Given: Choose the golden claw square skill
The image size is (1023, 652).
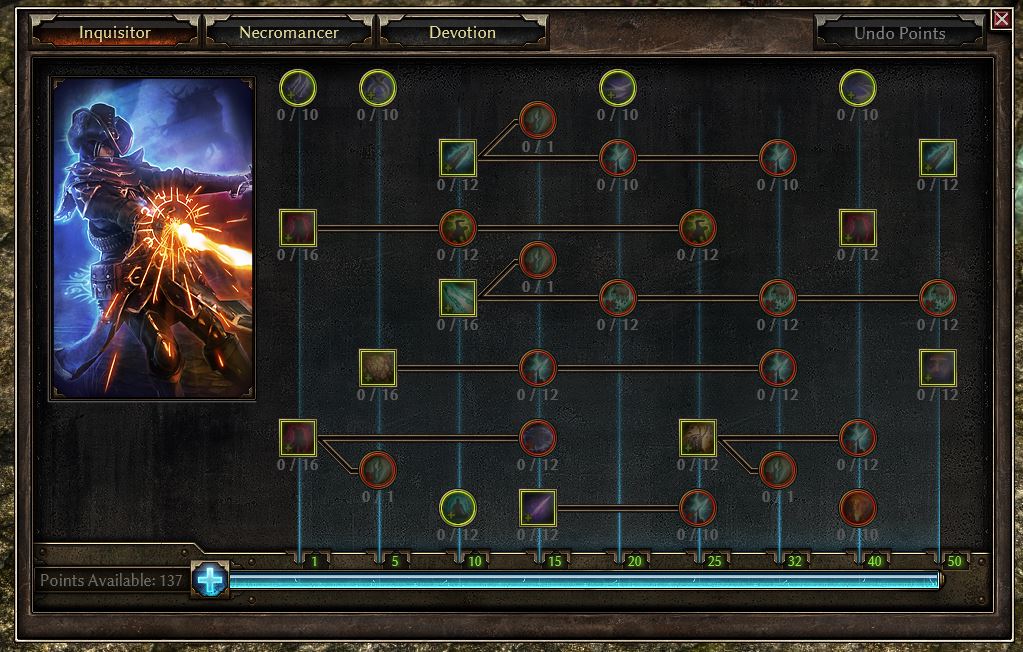Looking at the screenshot, I should (x=698, y=437).
